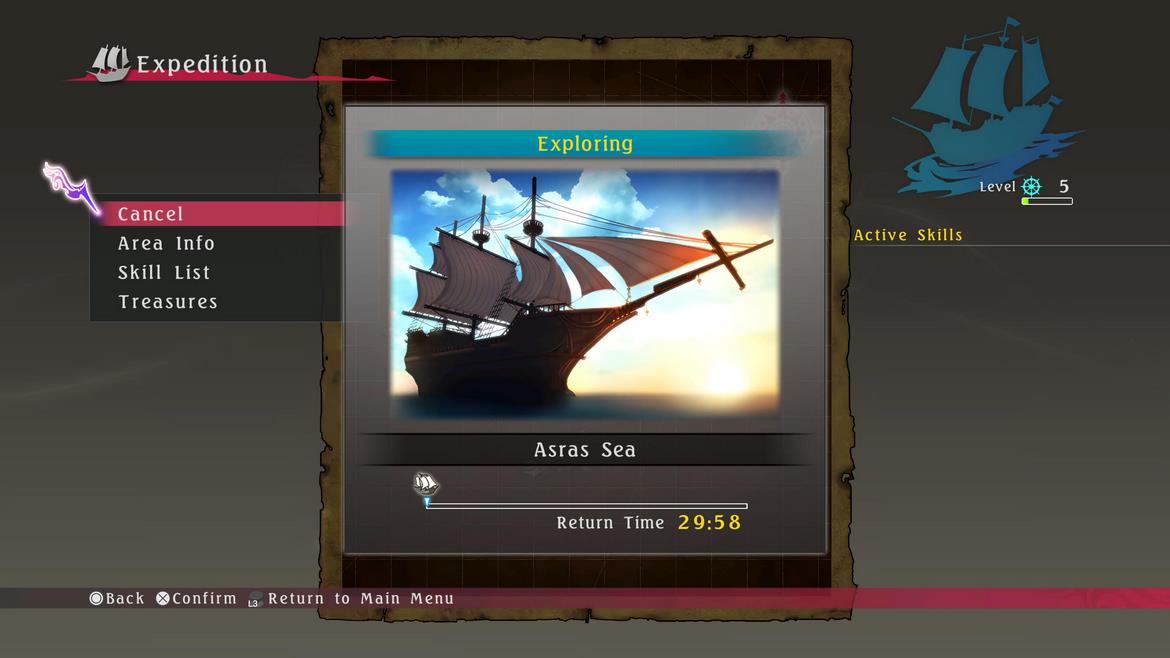Select Cancel in the expedition menu

[152, 214]
